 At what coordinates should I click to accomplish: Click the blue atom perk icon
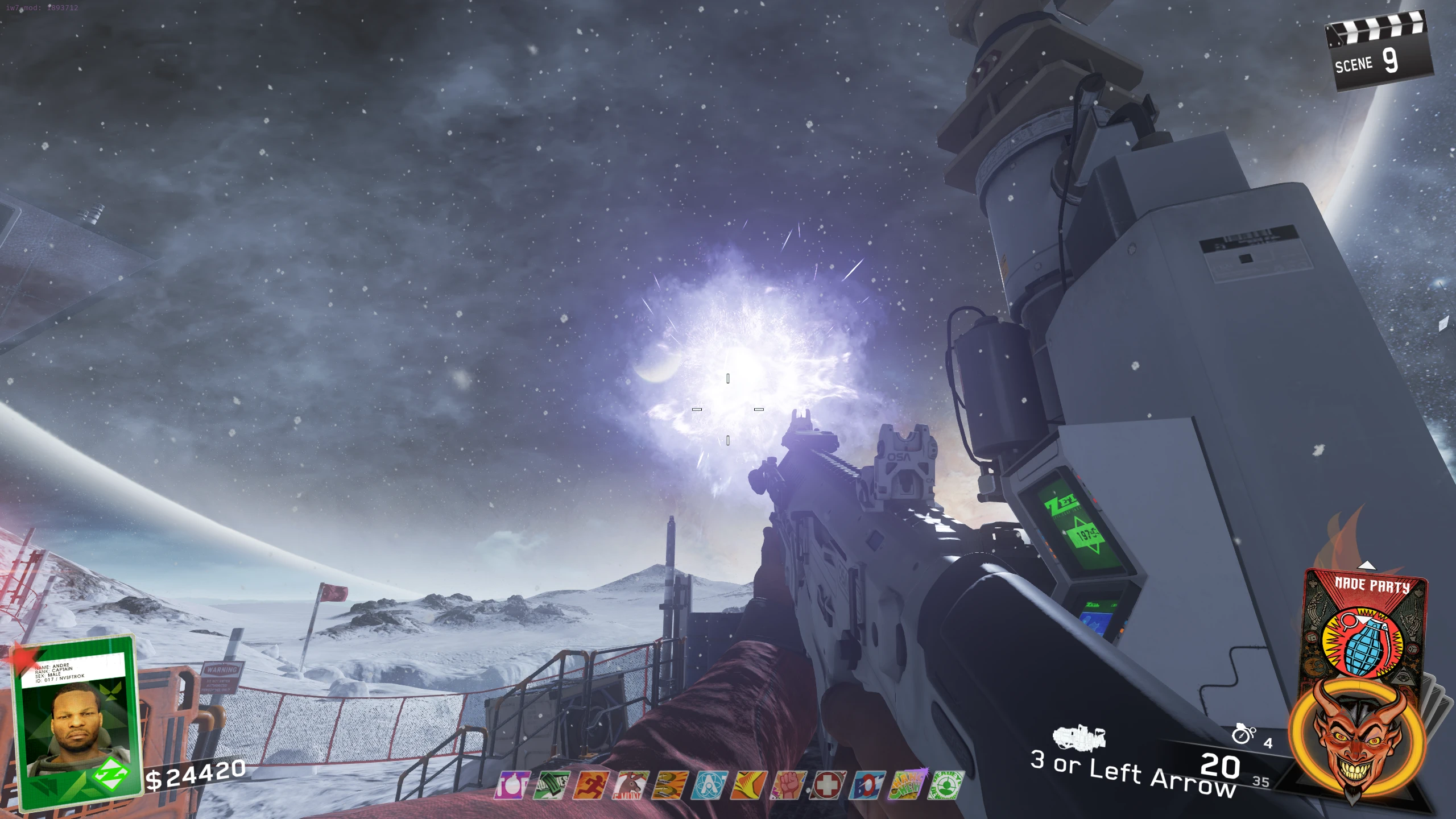pyautogui.click(x=709, y=785)
